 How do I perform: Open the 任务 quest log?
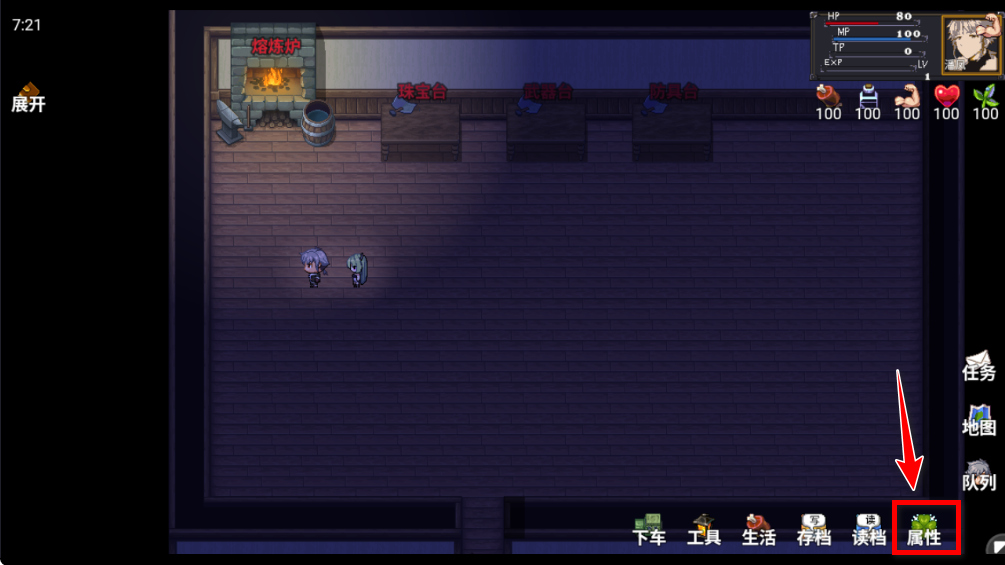click(x=979, y=366)
